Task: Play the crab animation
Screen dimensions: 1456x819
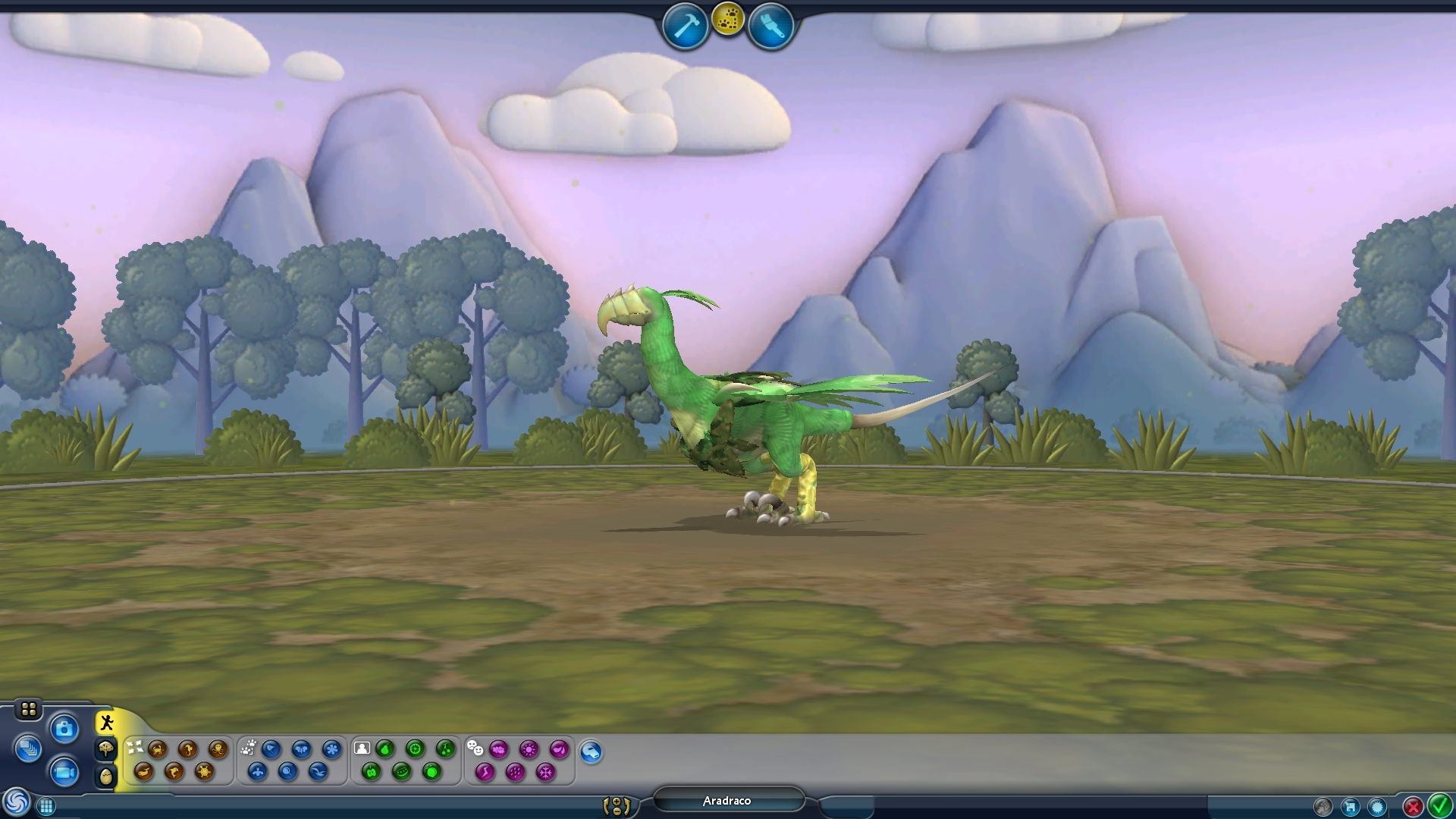Action: point(158,749)
